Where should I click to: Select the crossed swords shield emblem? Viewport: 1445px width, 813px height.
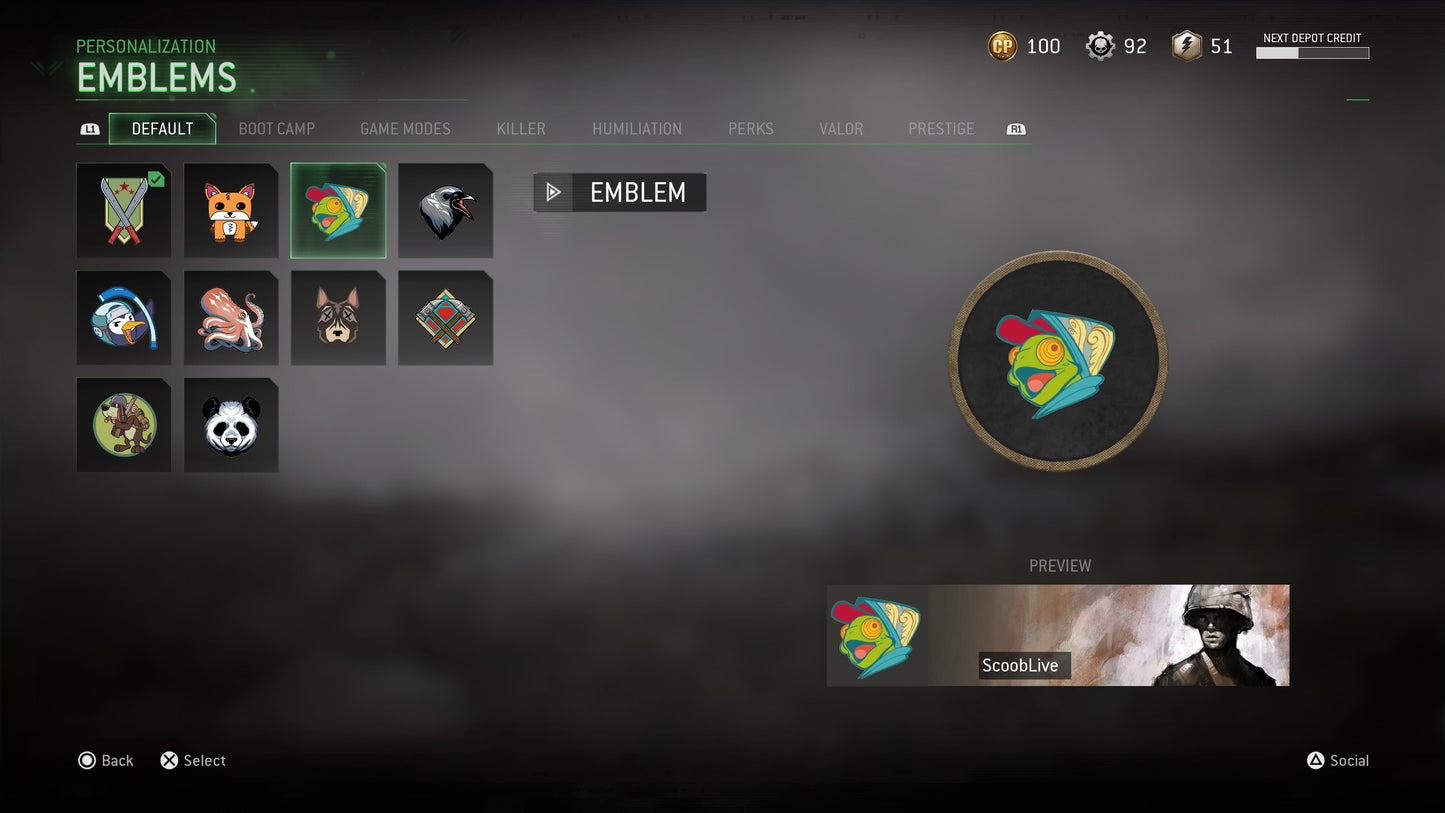[124, 210]
